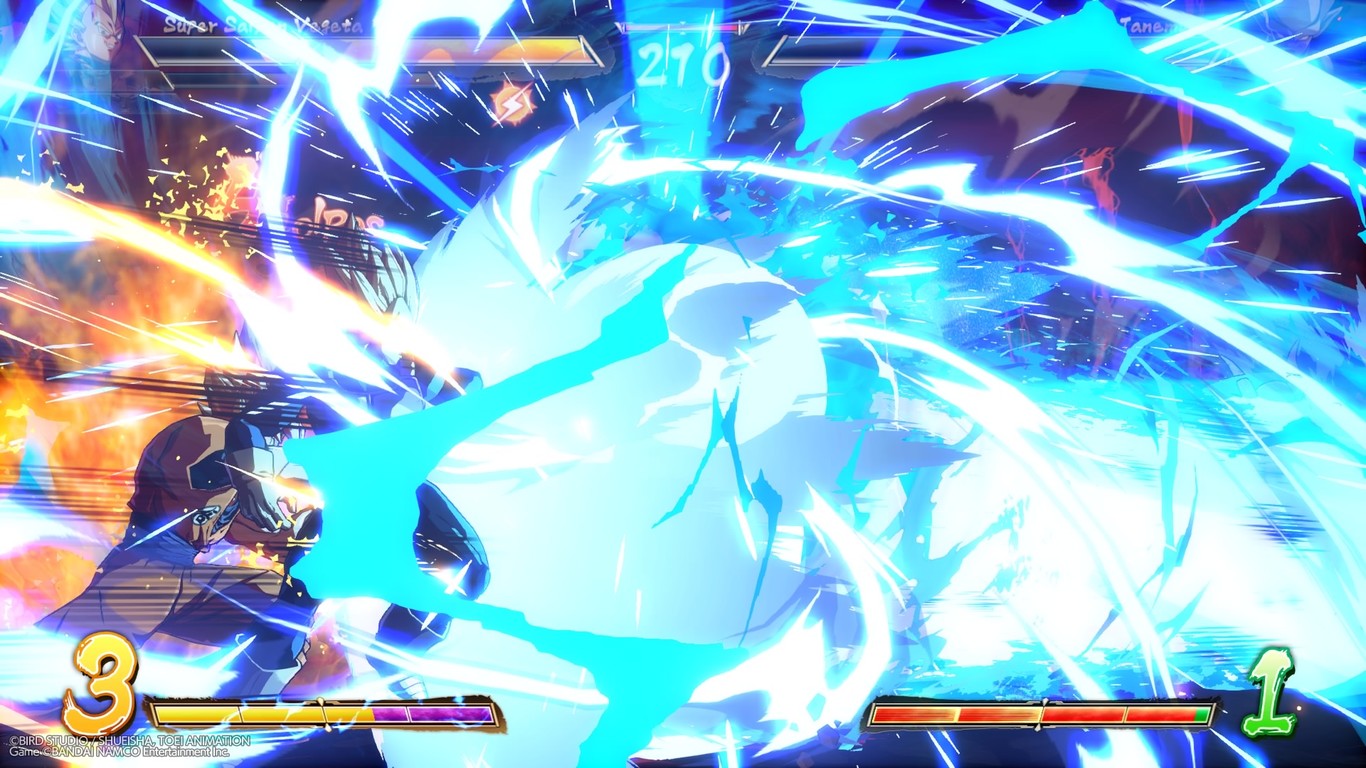Toggle the purple ki charge segment
Viewport: 1366px width, 768px height.
(430, 713)
